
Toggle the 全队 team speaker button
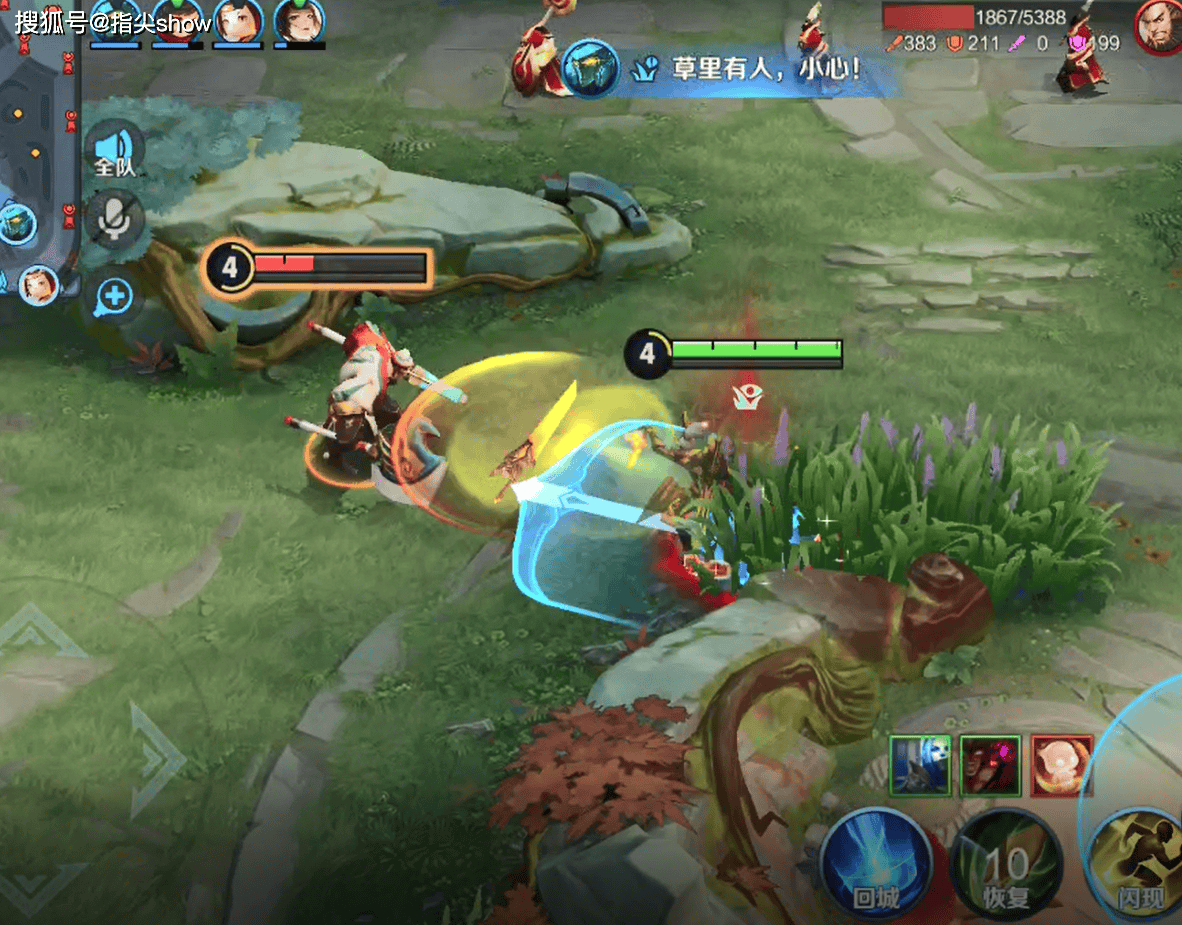[115, 152]
